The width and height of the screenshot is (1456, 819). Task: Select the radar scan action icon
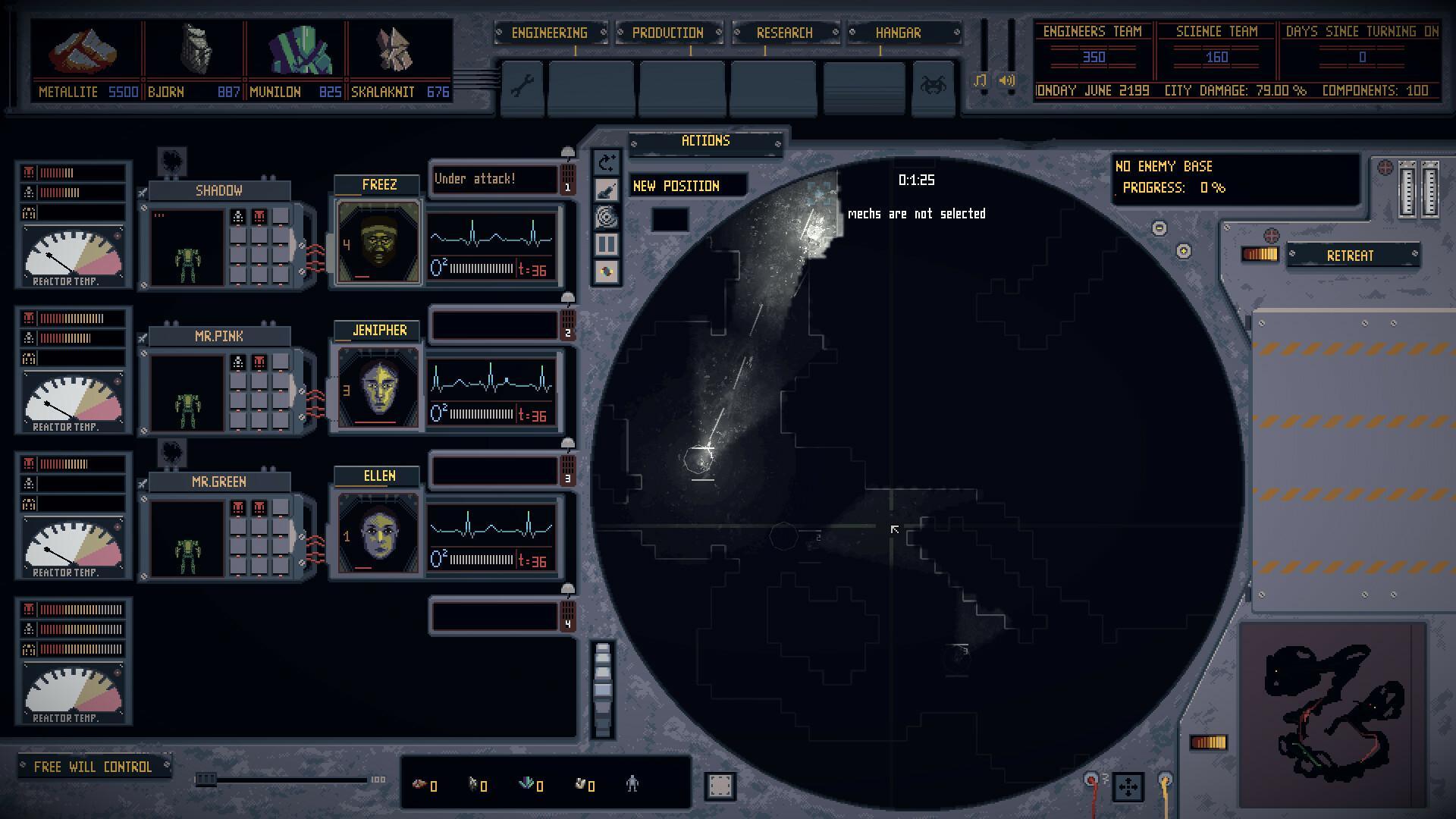605,218
